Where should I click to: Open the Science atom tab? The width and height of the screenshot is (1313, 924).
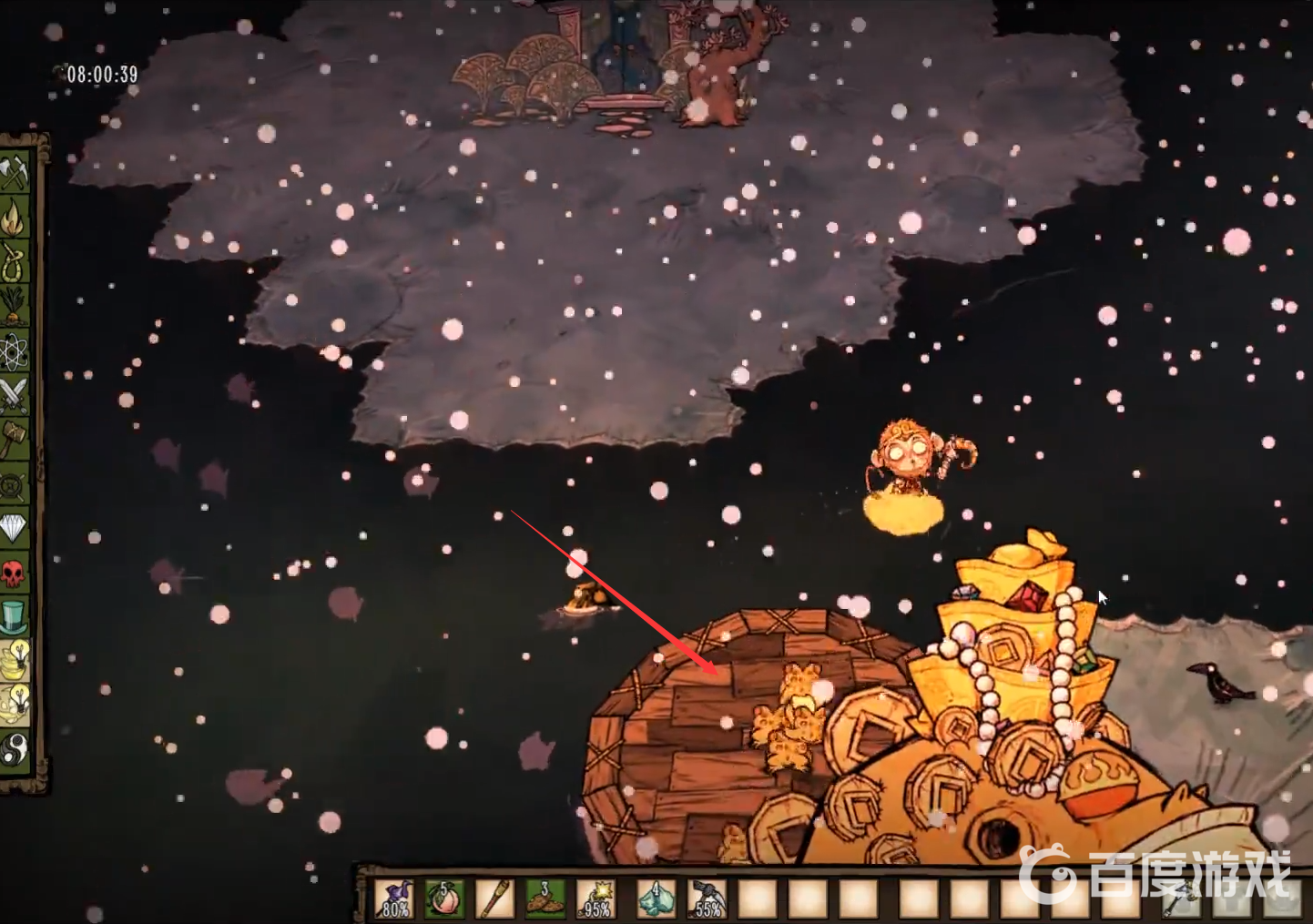[15, 352]
